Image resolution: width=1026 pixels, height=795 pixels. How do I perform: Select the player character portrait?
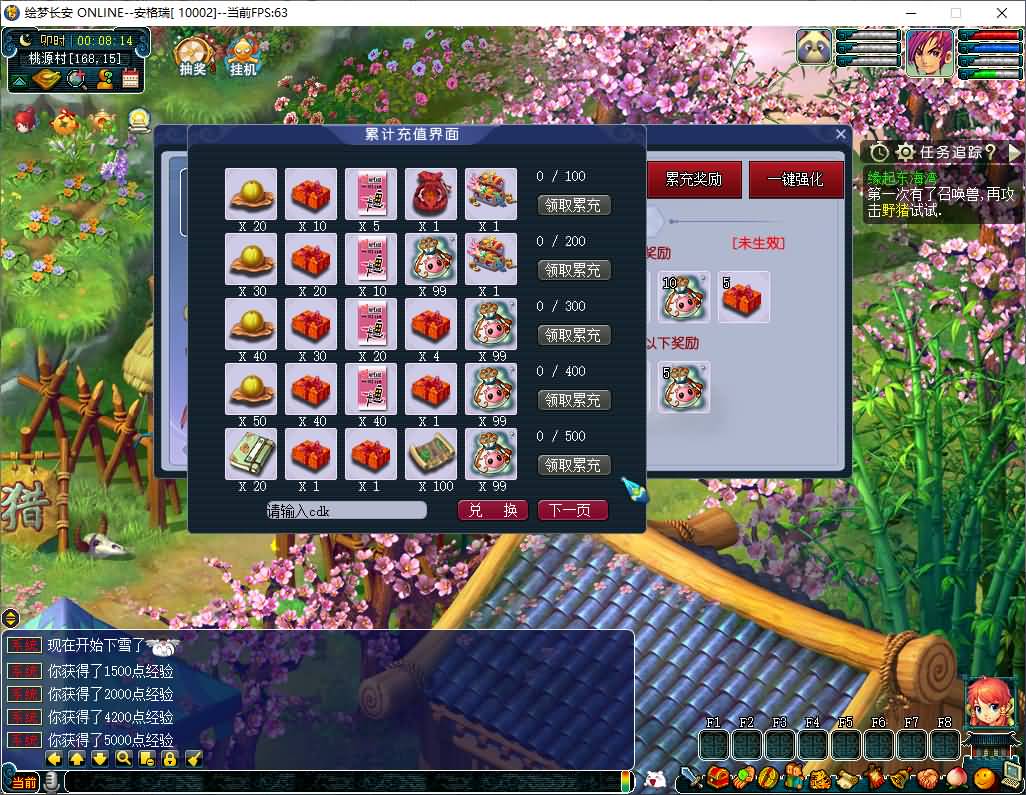pos(929,53)
